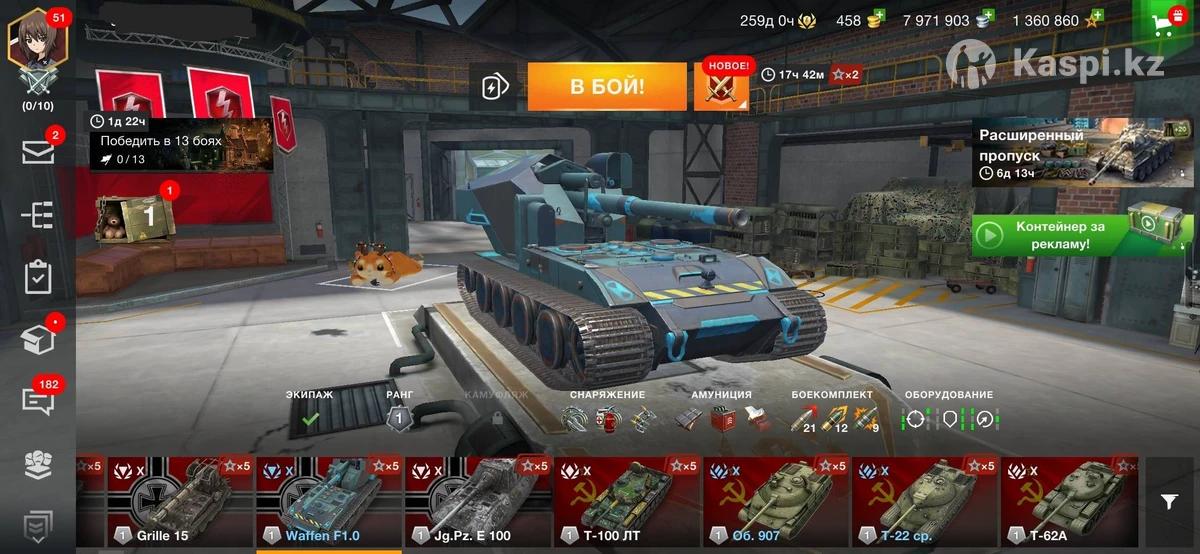Watch ad for Контейнер за рекламу
Image resolution: width=1200 pixels, height=554 pixels.
point(1068,235)
